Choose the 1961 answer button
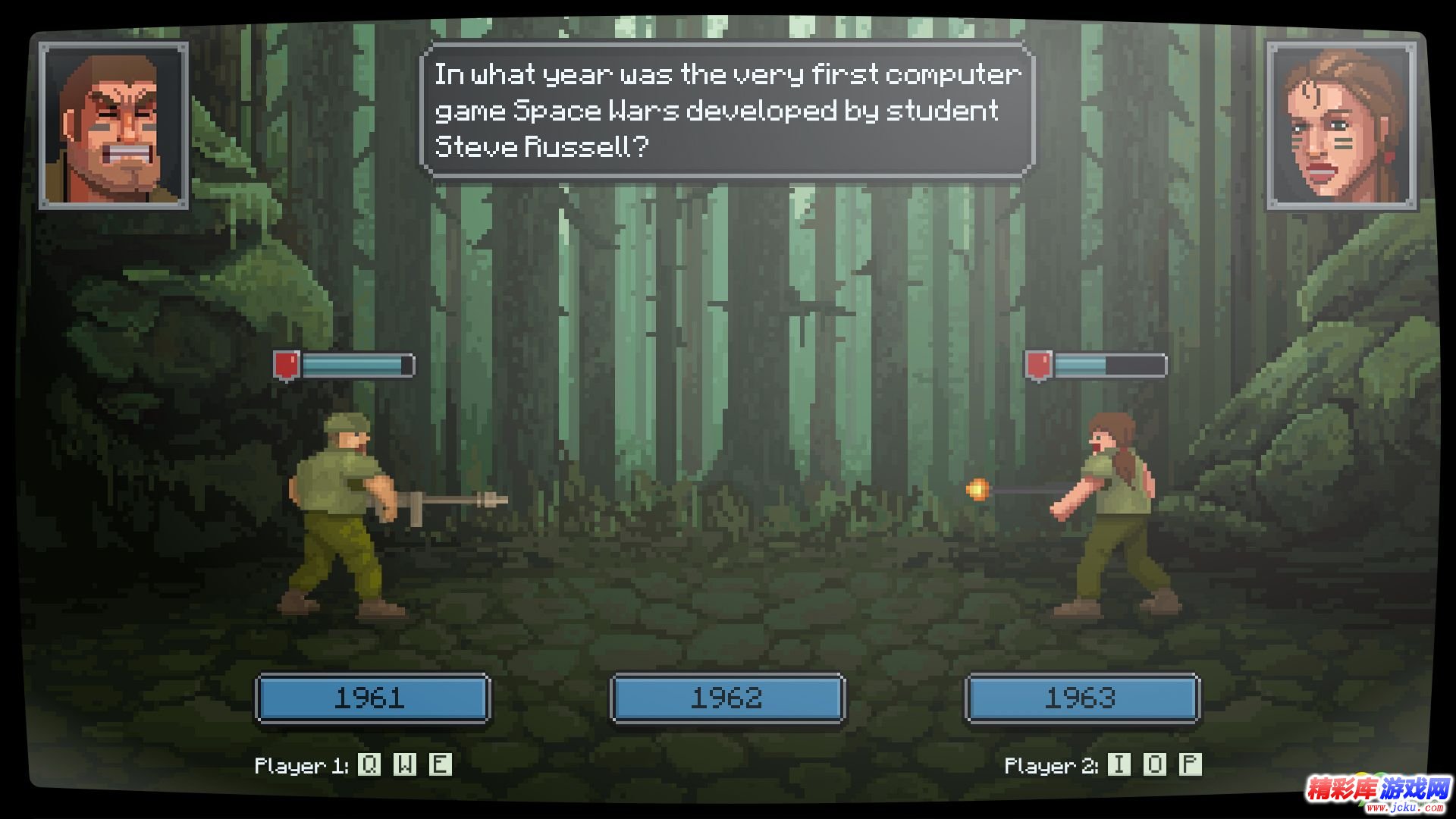 click(x=372, y=698)
